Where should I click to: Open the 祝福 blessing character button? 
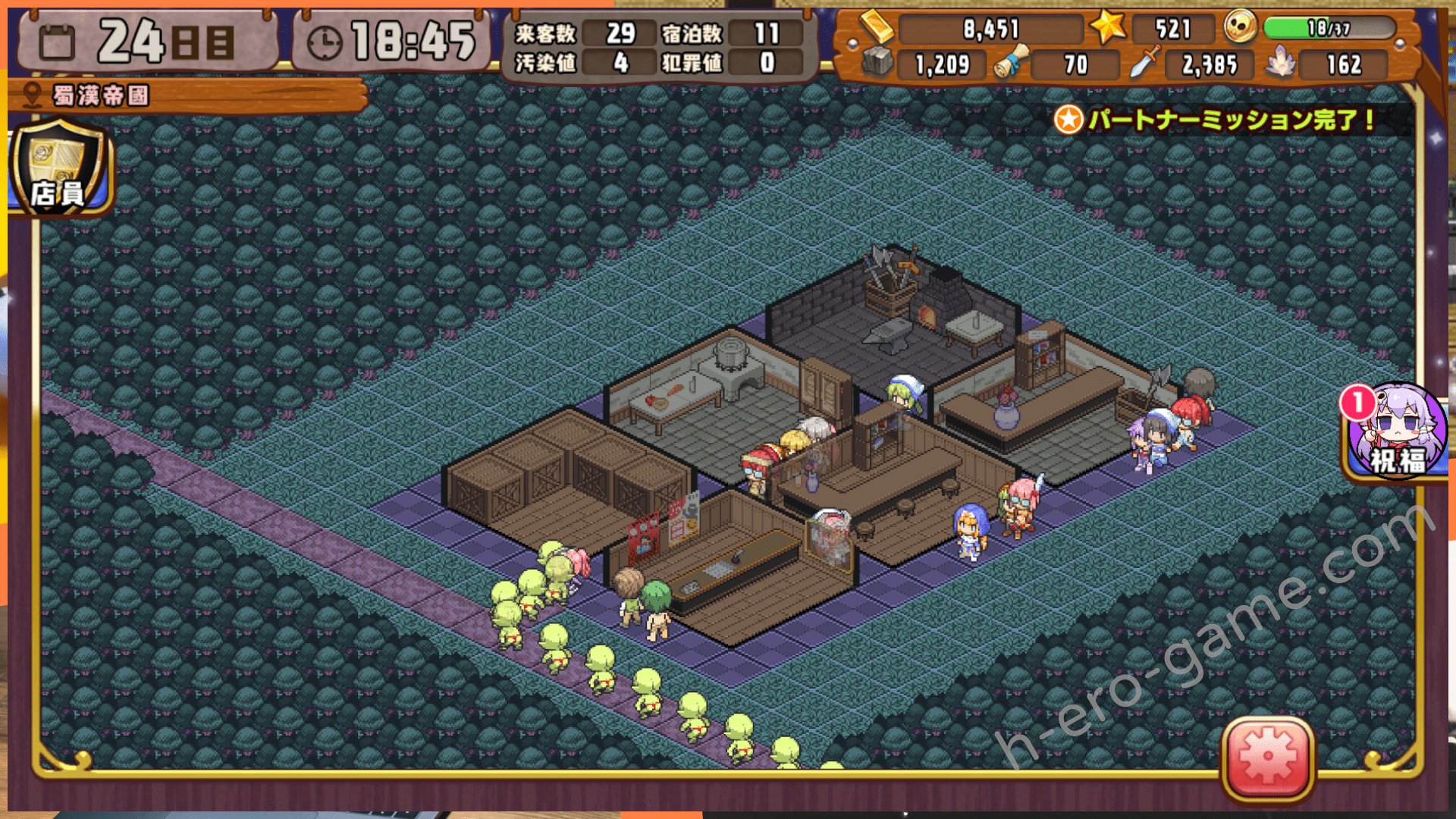point(1396,432)
